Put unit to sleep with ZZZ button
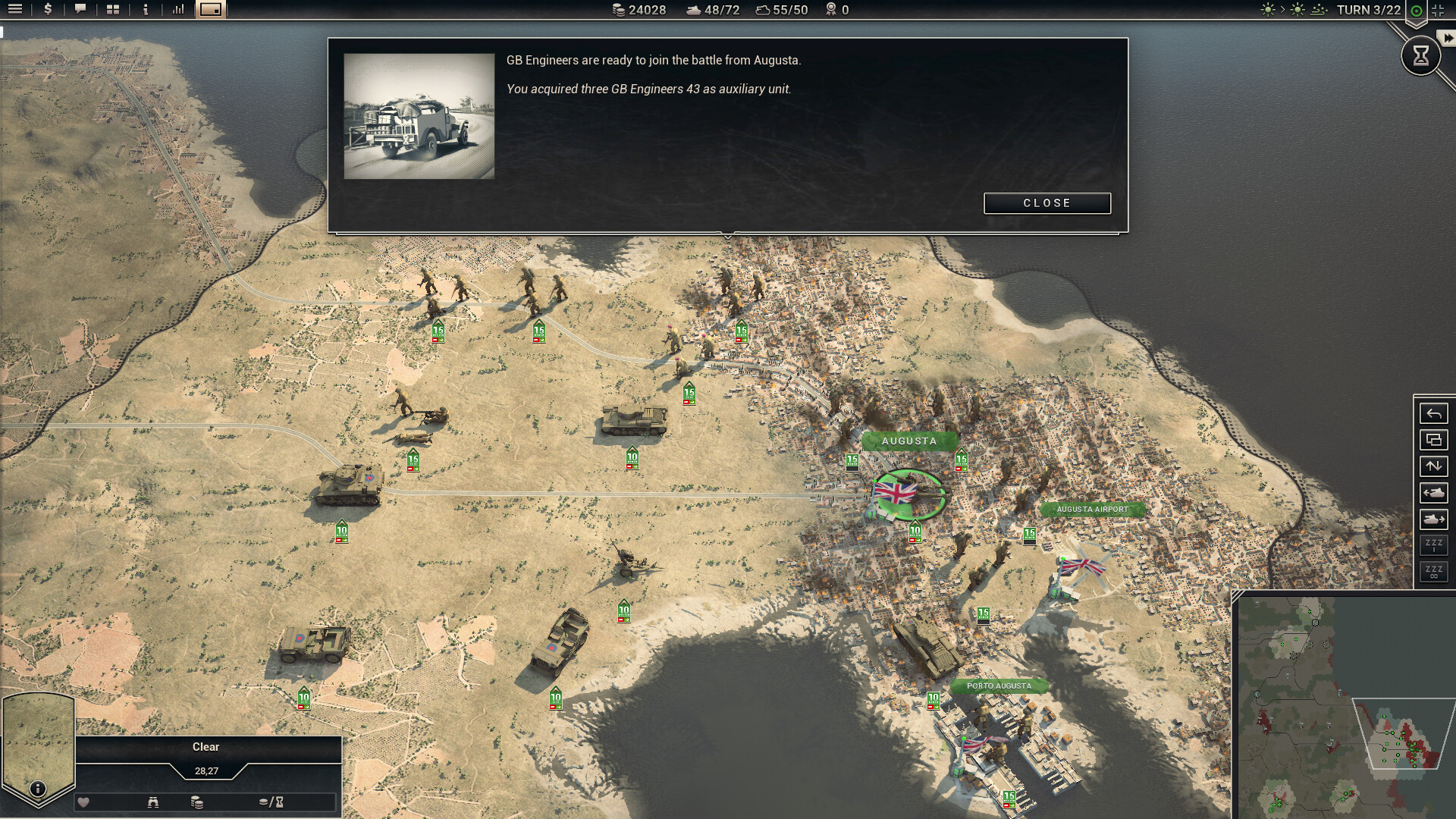1456x819 pixels. click(x=1433, y=545)
